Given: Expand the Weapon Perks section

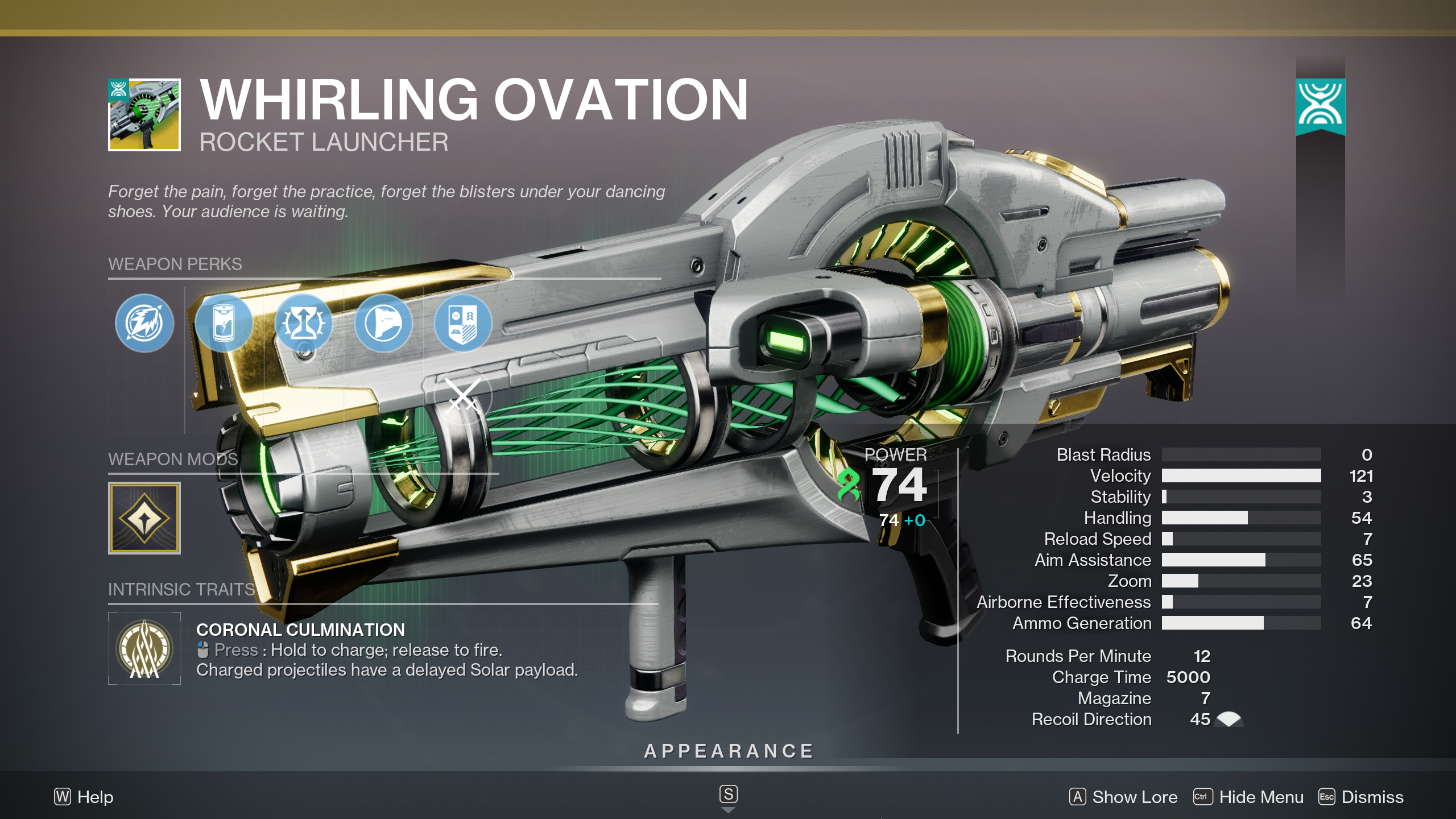Looking at the screenshot, I should point(174,265).
